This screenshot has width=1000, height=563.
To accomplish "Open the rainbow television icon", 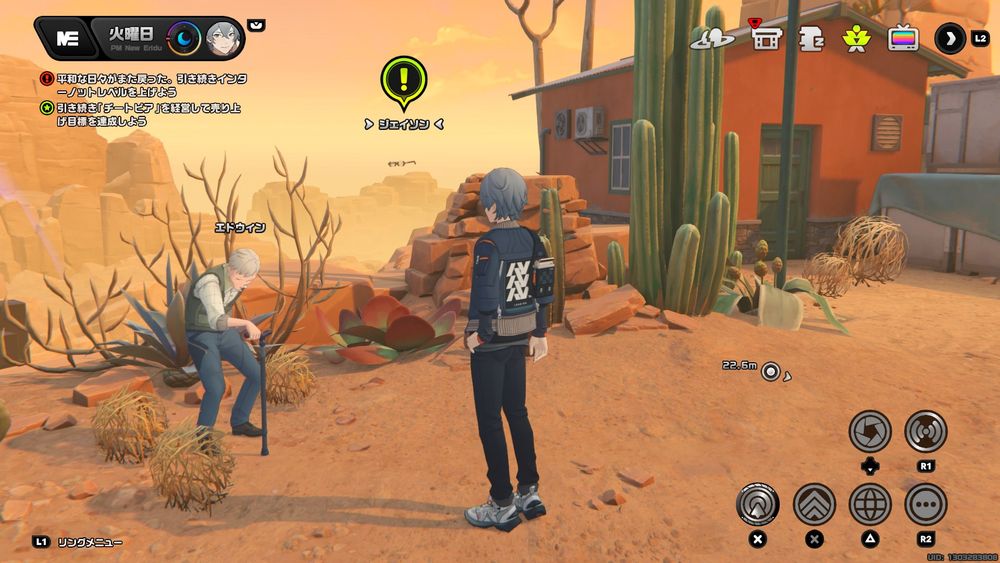I will pos(903,39).
